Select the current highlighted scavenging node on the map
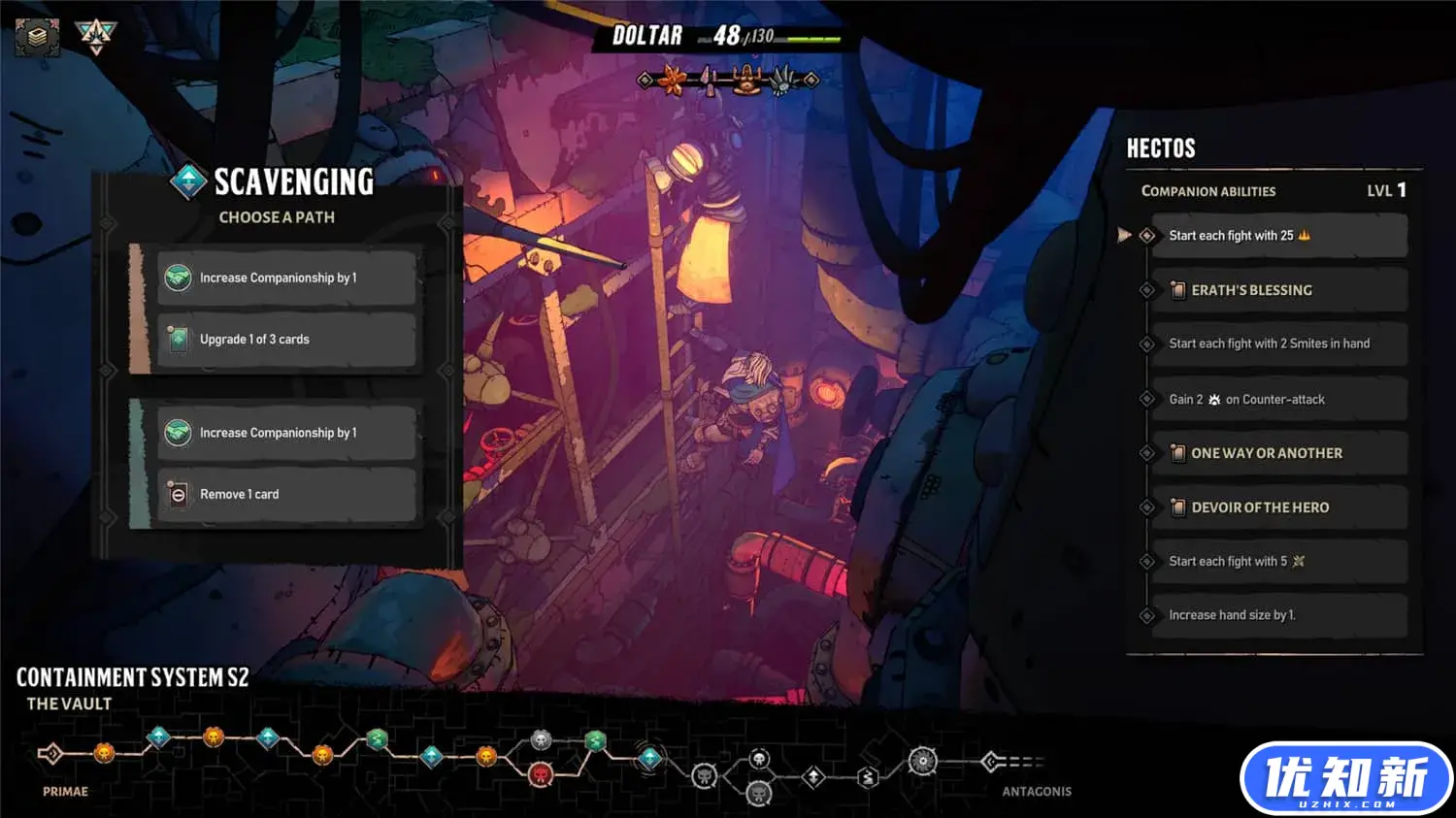1456x818 pixels. pyautogui.click(x=649, y=757)
